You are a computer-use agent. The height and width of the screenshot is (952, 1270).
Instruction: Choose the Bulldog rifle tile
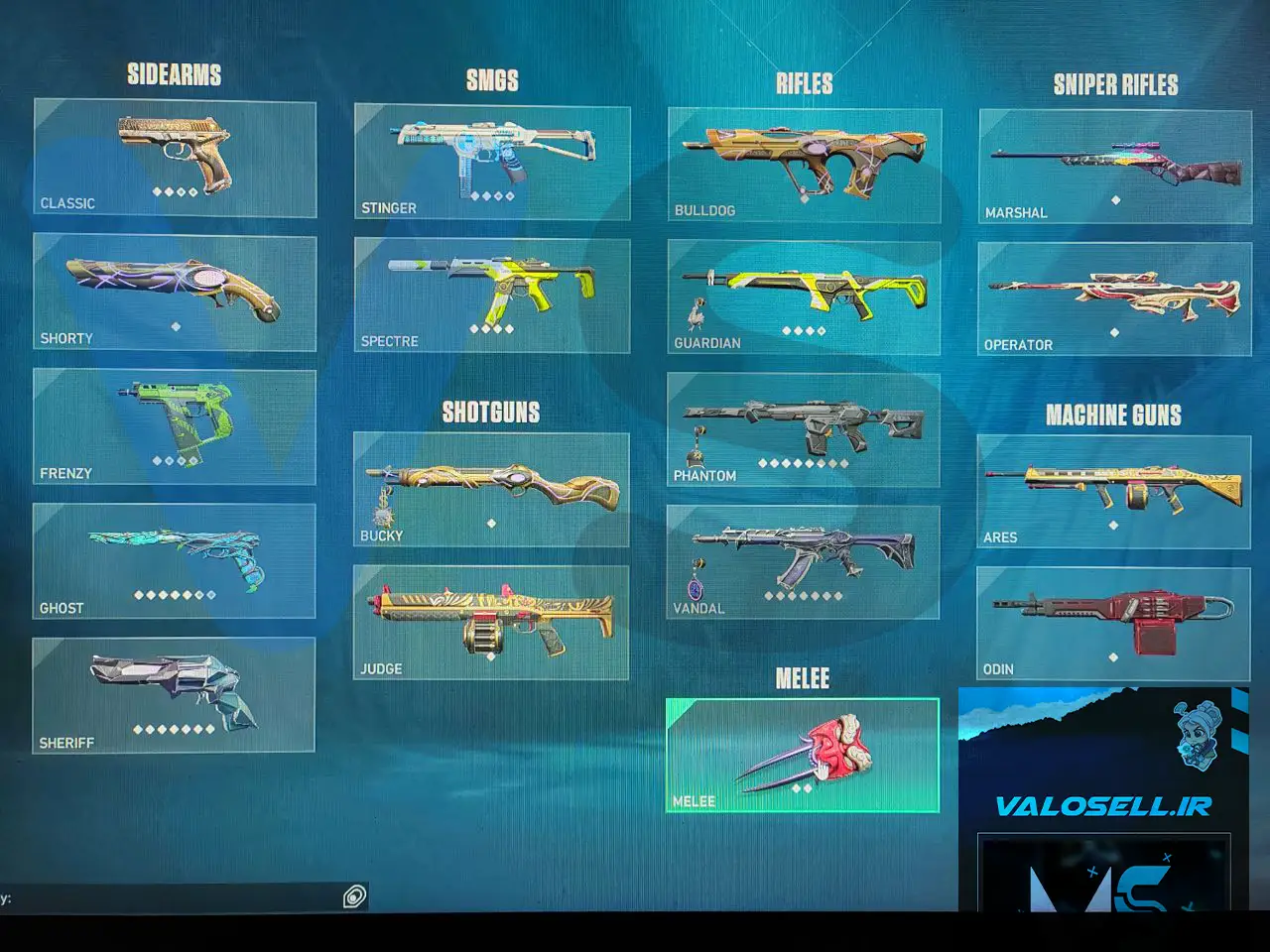[805, 166]
